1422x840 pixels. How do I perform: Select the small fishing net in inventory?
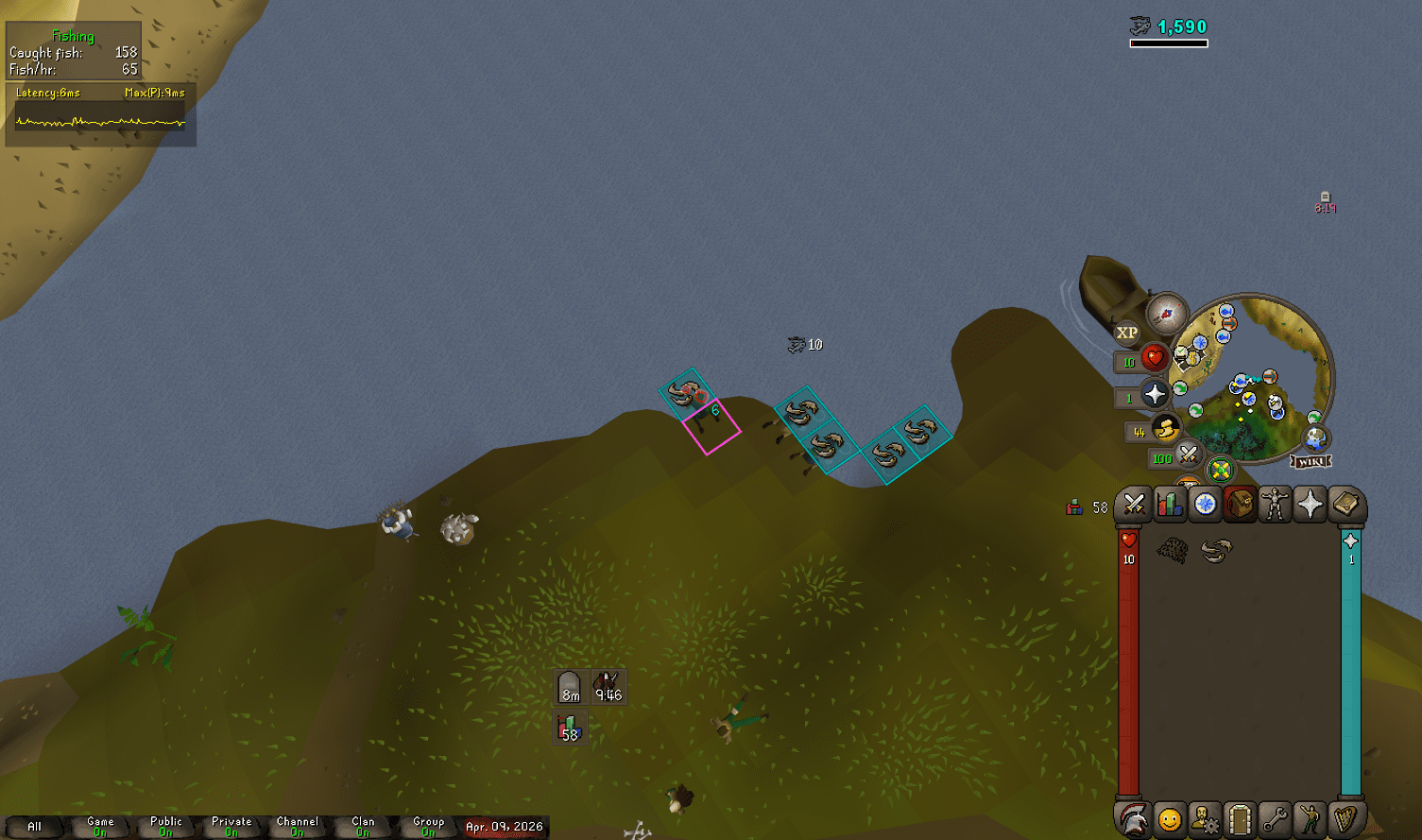pos(1173,550)
